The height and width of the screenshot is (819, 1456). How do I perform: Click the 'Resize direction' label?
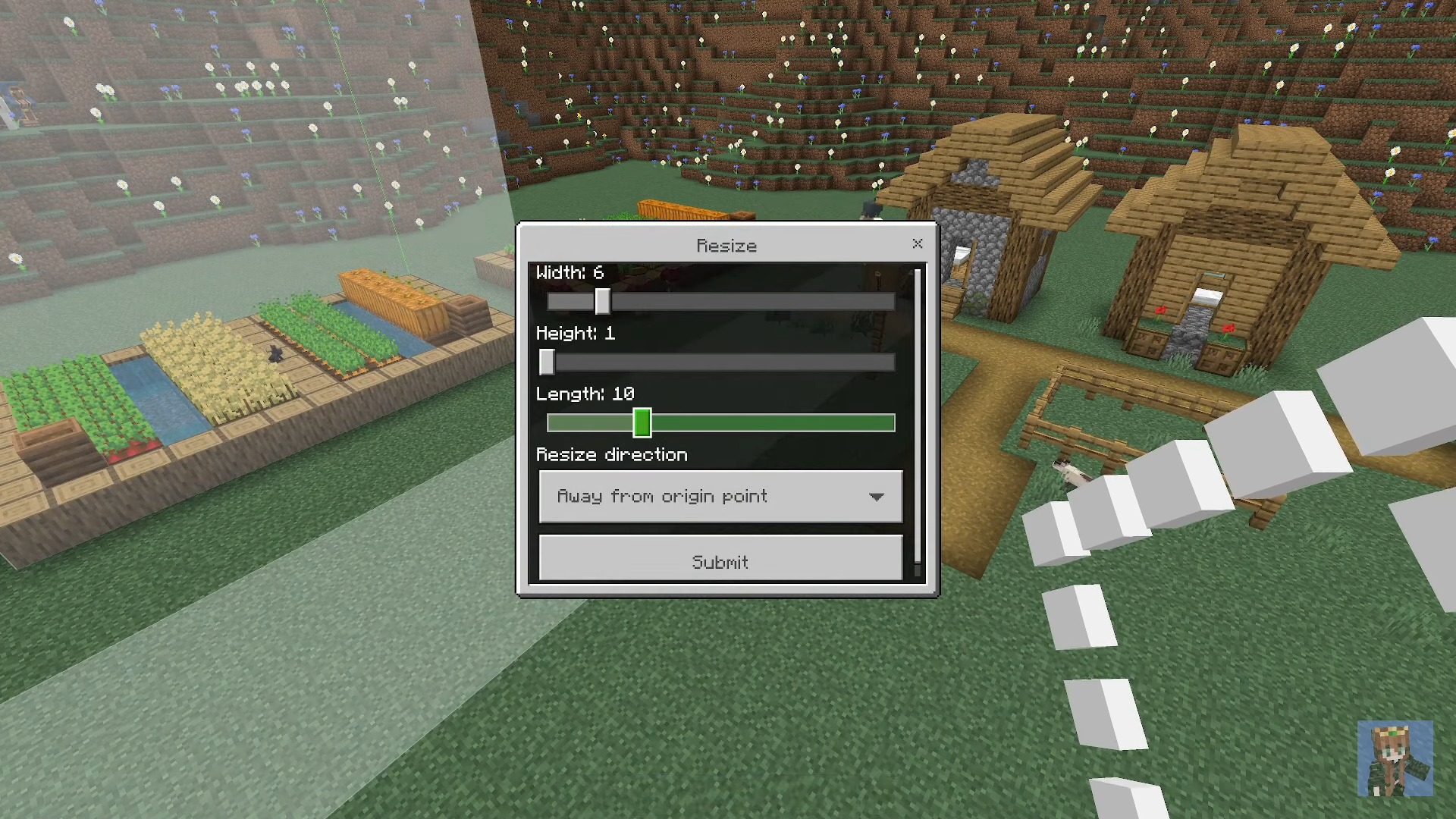(611, 453)
